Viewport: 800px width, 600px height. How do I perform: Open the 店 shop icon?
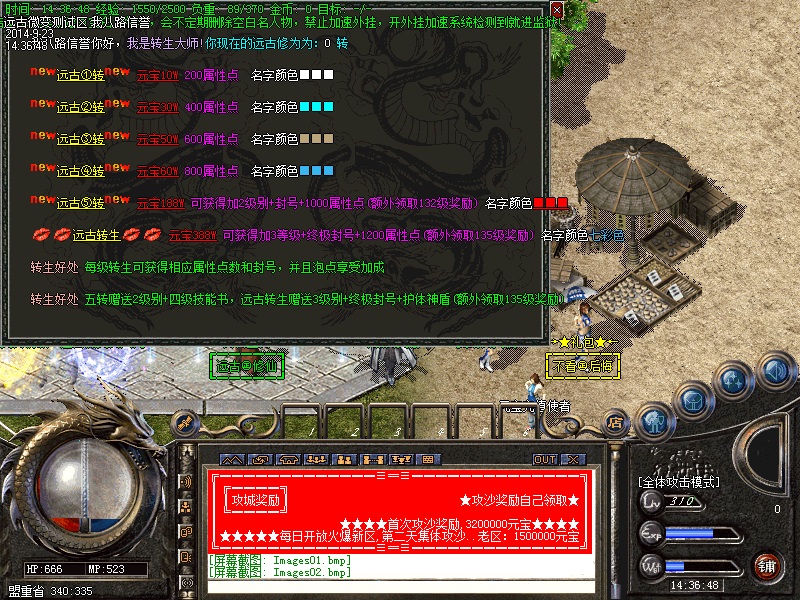pyautogui.click(x=615, y=422)
